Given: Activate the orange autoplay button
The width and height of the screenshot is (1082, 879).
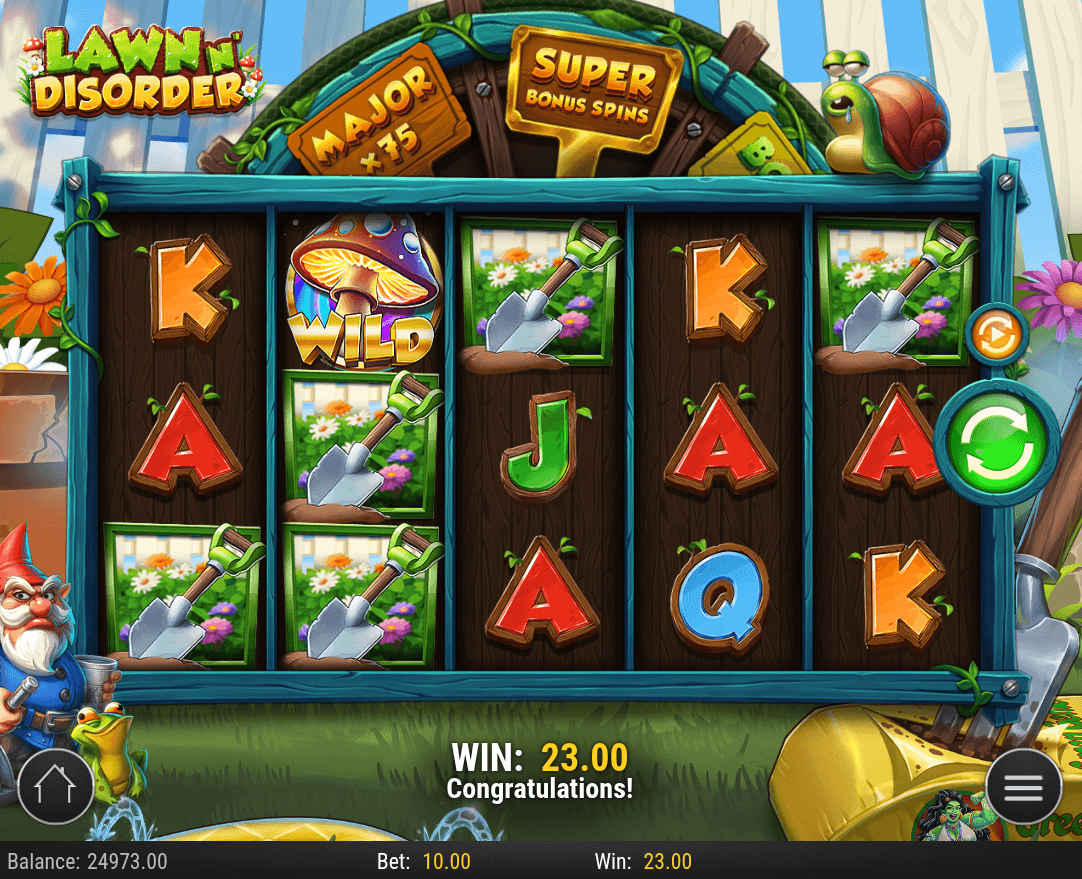Looking at the screenshot, I should point(996,334).
